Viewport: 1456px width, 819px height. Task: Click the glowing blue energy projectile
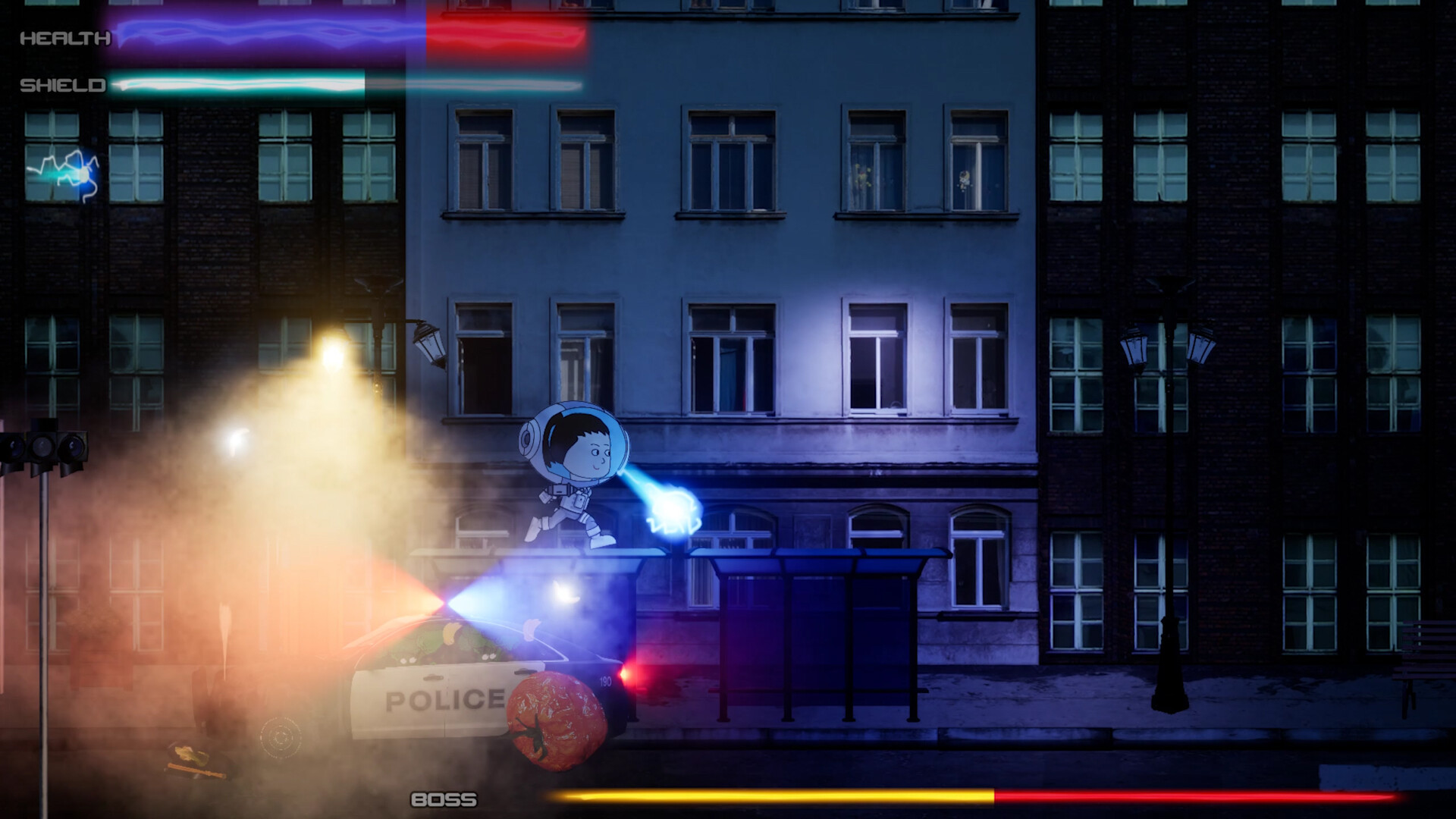click(x=671, y=508)
